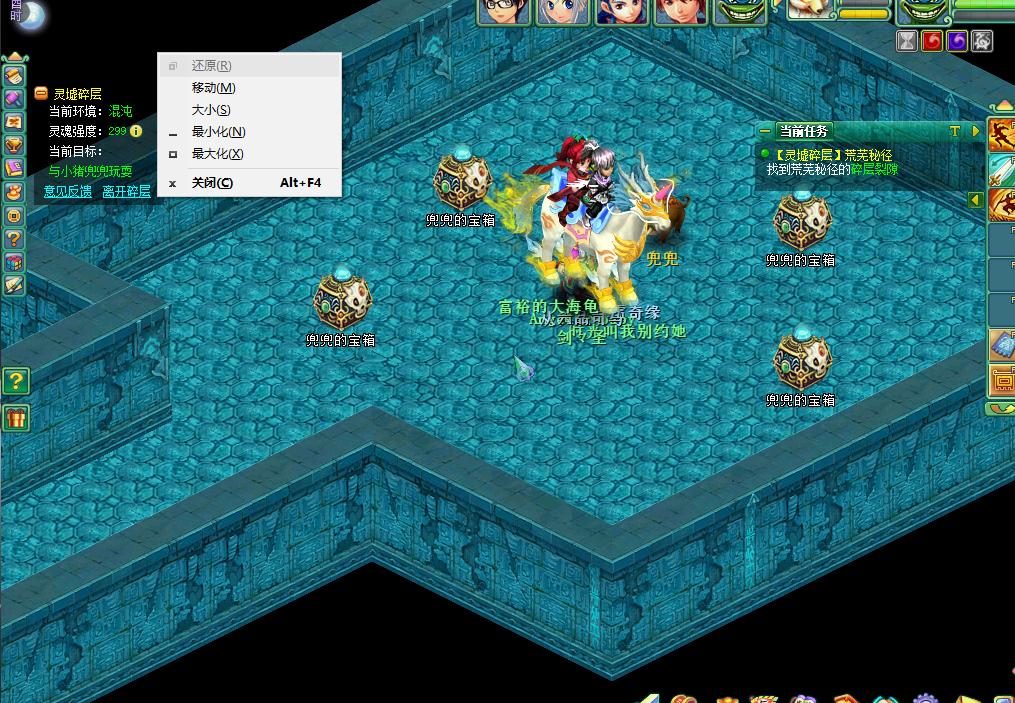Select 最大化(X) from the window menu
The image size is (1015, 703).
(x=217, y=154)
